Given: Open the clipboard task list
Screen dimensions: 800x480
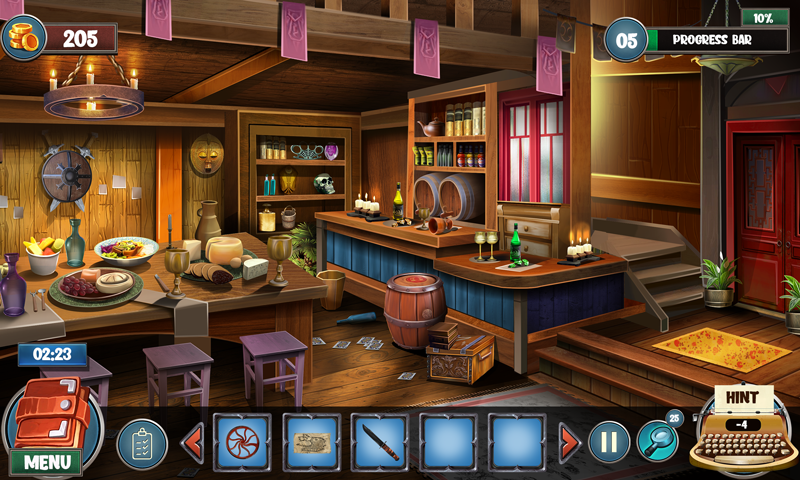Looking at the screenshot, I should point(142,443).
